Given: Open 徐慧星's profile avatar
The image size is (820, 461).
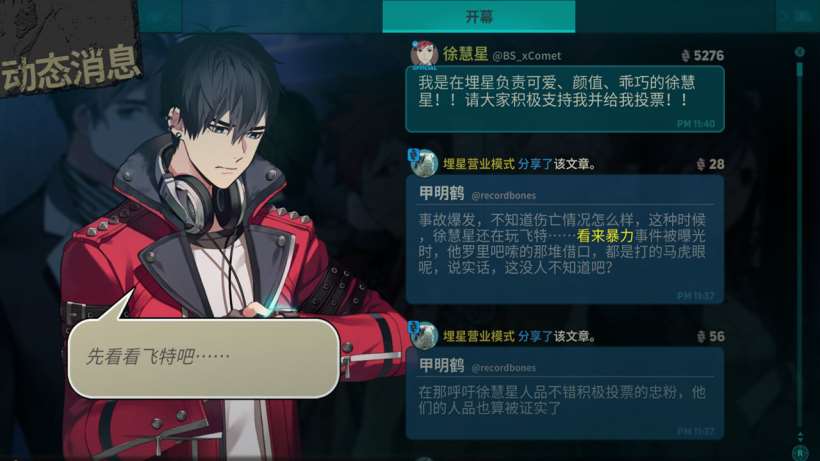Looking at the screenshot, I should pyautogui.click(x=423, y=54).
